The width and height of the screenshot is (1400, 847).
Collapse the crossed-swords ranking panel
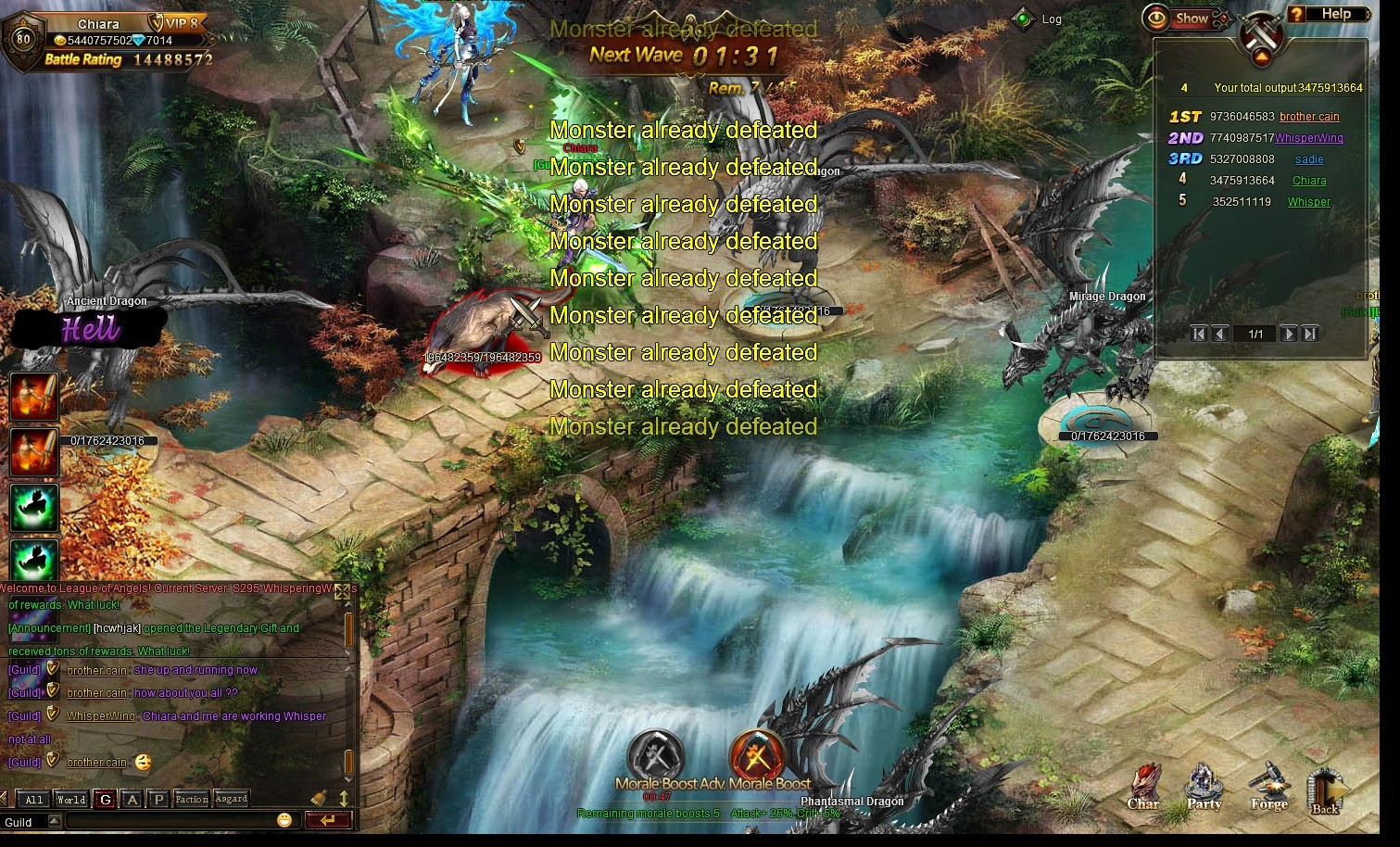[x=1261, y=57]
